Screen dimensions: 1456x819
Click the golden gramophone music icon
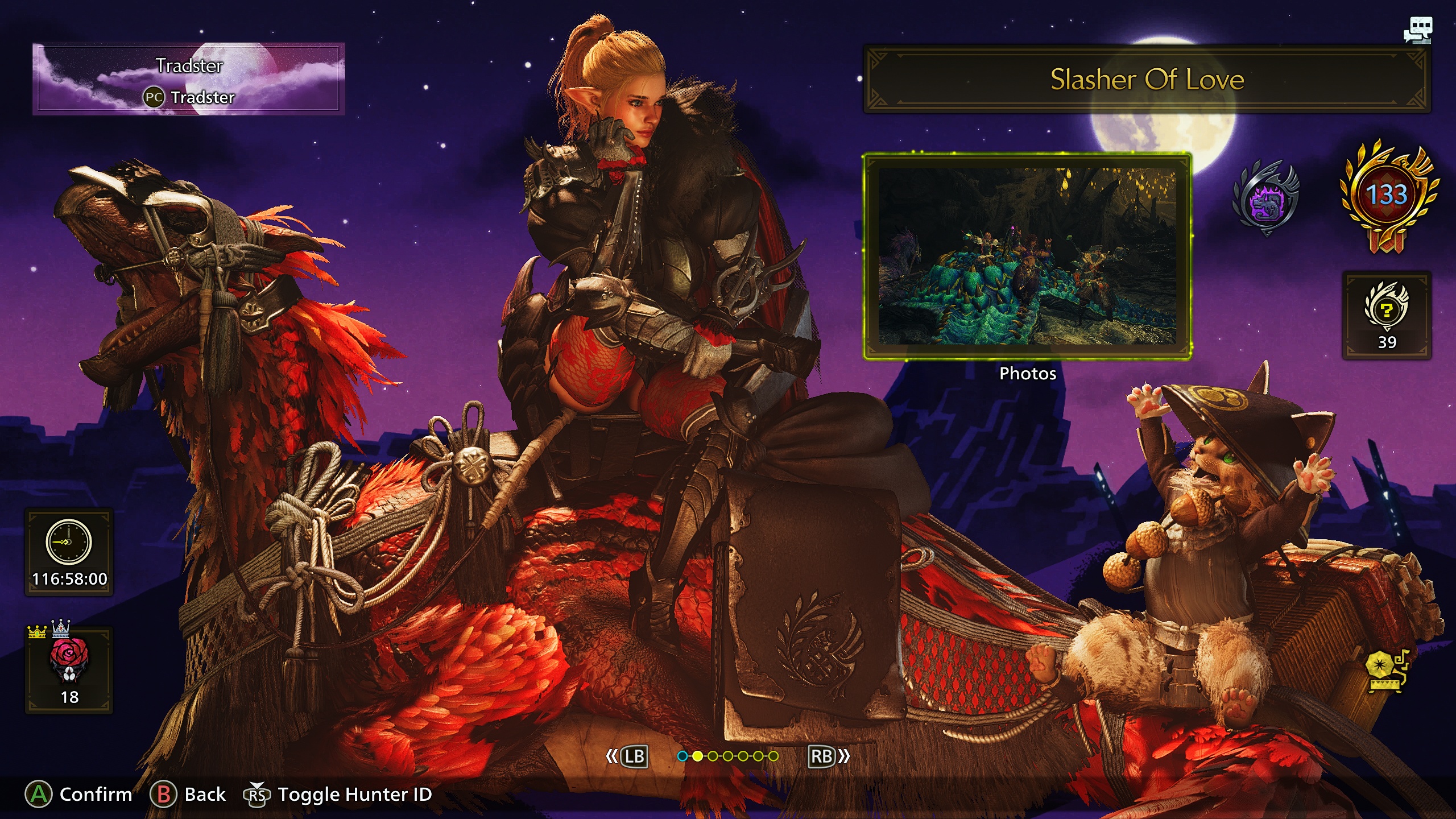click(x=1387, y=671)
